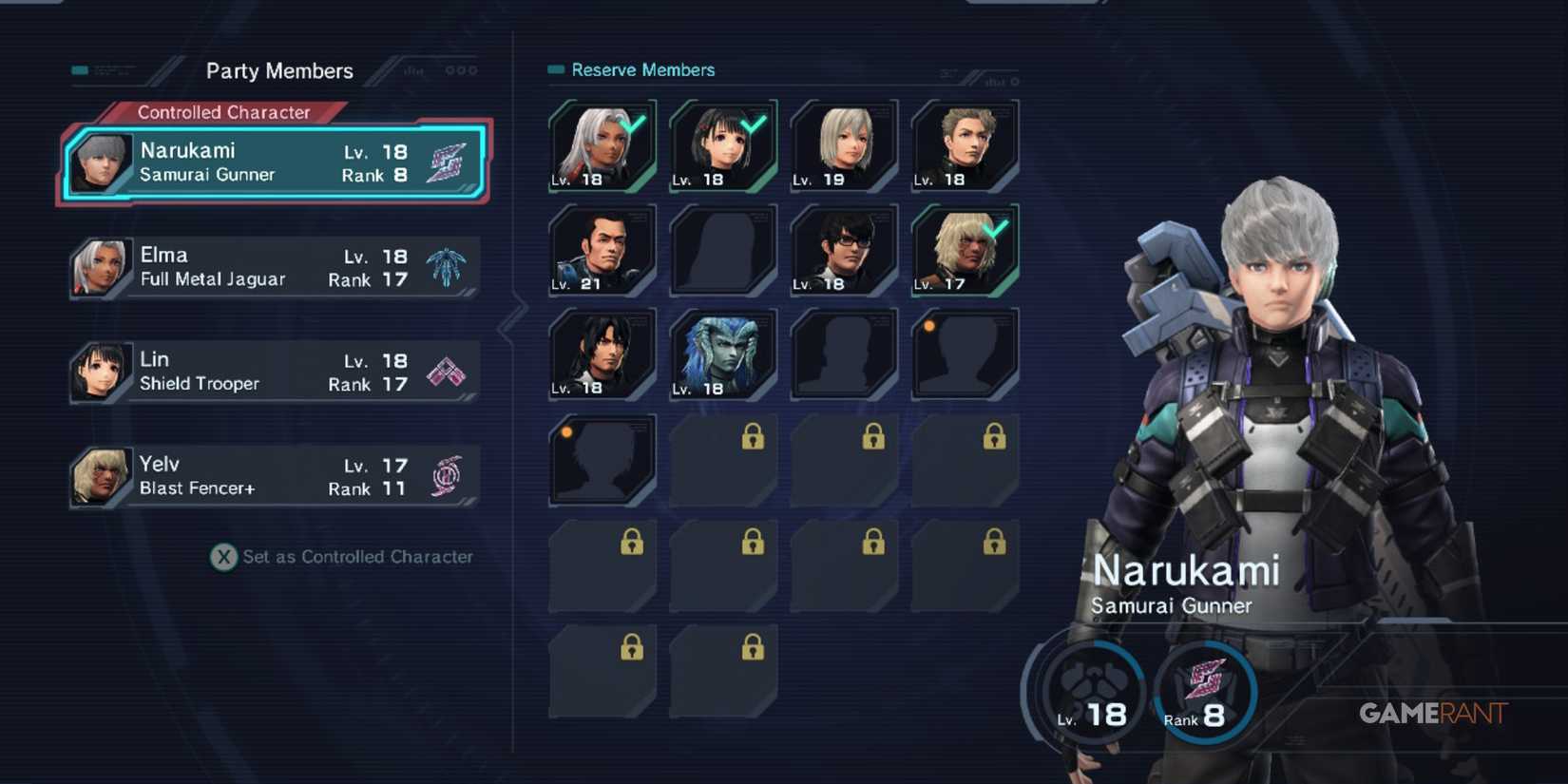The width and height of the screenshot is (1568, 784).
Task: Select the Reserve Members tab heading
Action: (641, 69)
